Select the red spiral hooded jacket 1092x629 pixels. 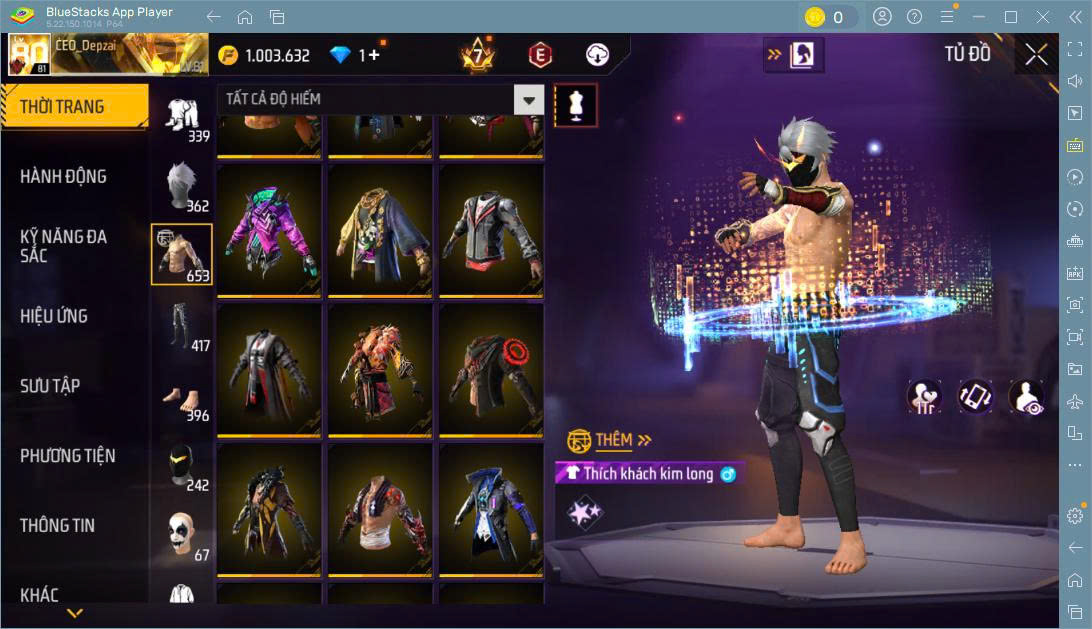point(491,368)
